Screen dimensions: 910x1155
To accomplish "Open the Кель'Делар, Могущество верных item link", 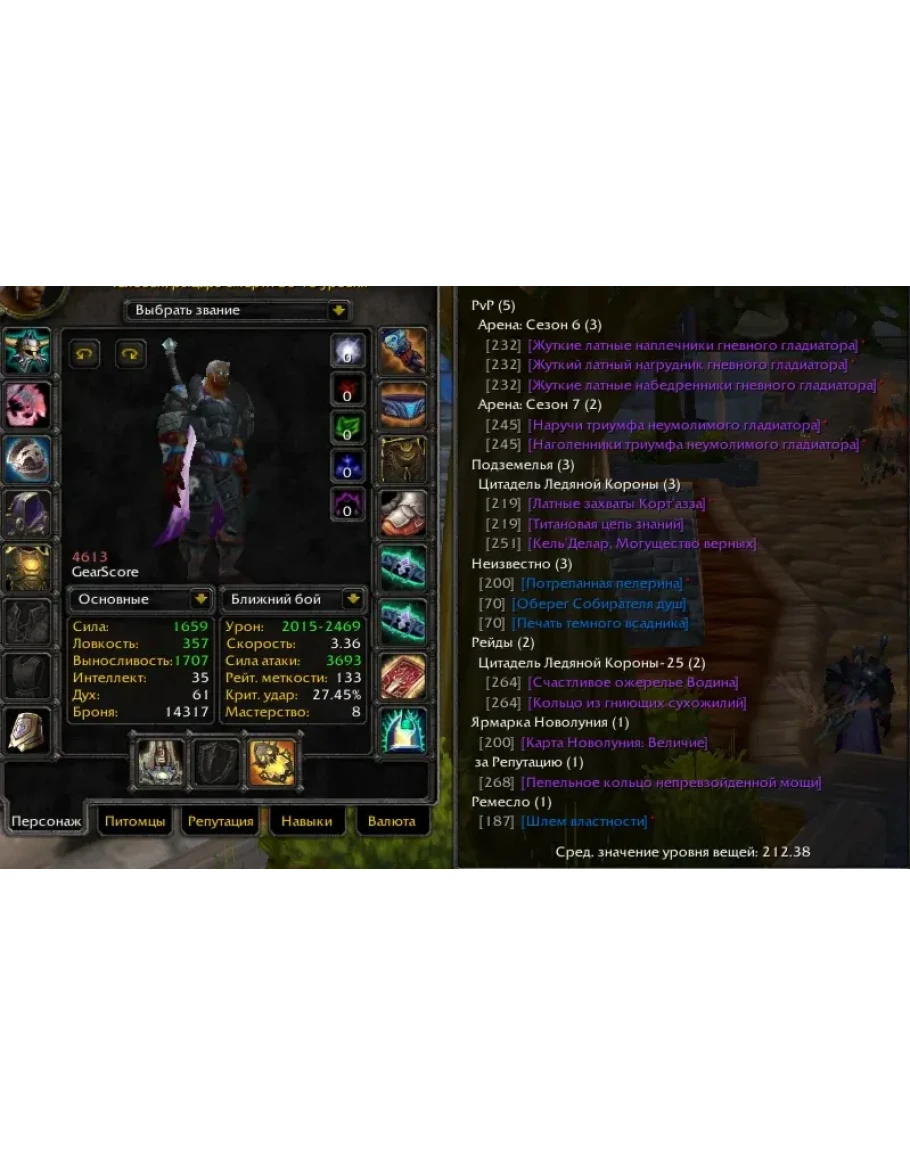I will click(x=641, y=543).
